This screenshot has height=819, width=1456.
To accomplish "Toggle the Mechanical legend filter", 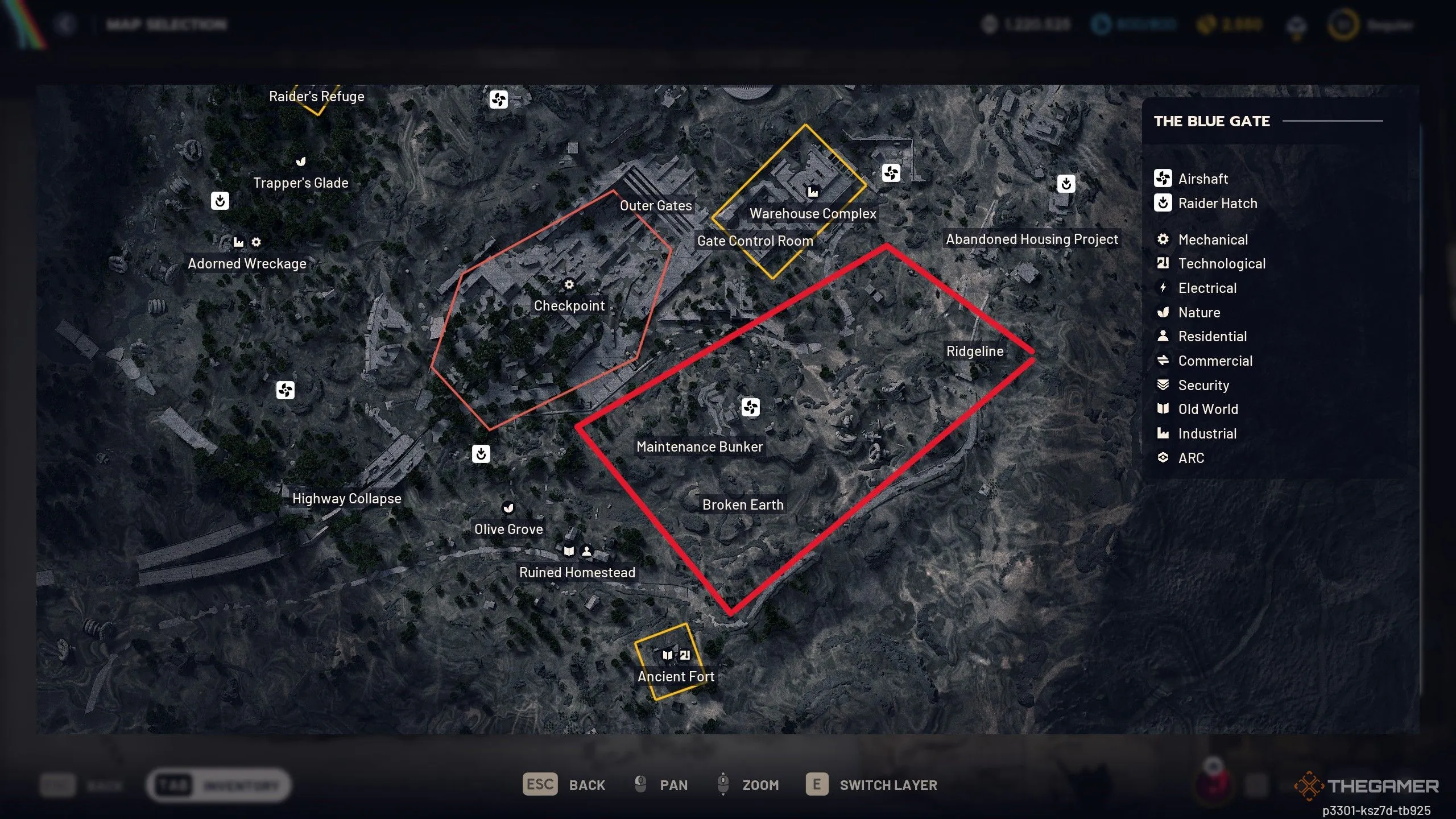I will point(1213,239).
